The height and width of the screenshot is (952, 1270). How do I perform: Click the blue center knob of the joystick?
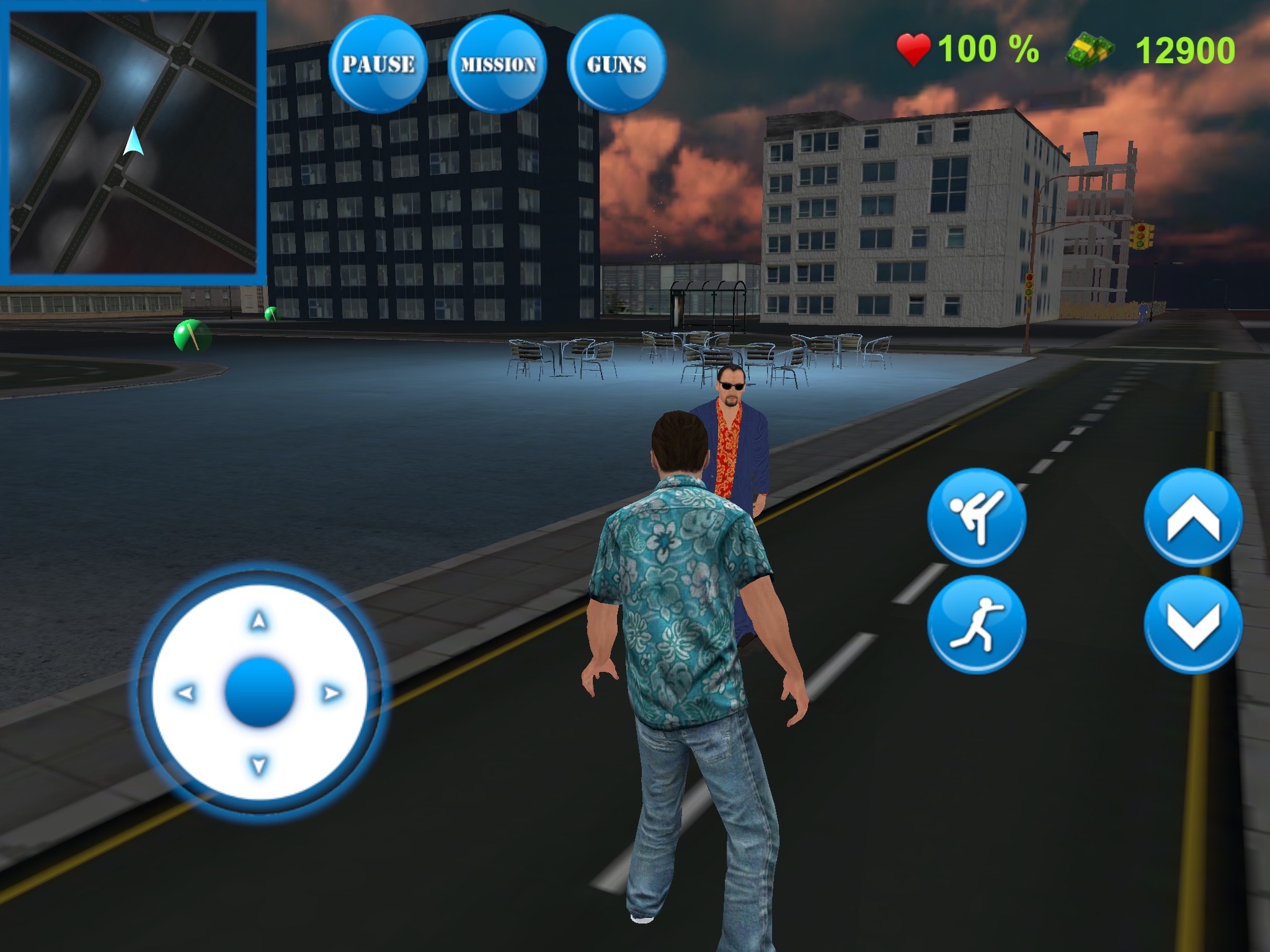coord(259,692)
